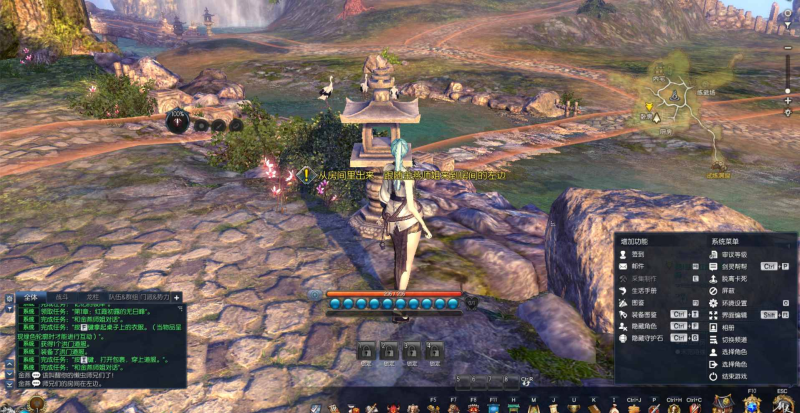Viewport: 800px width, 413px height.
Task: Open 生活手册 life handbook
Action: 640,291
